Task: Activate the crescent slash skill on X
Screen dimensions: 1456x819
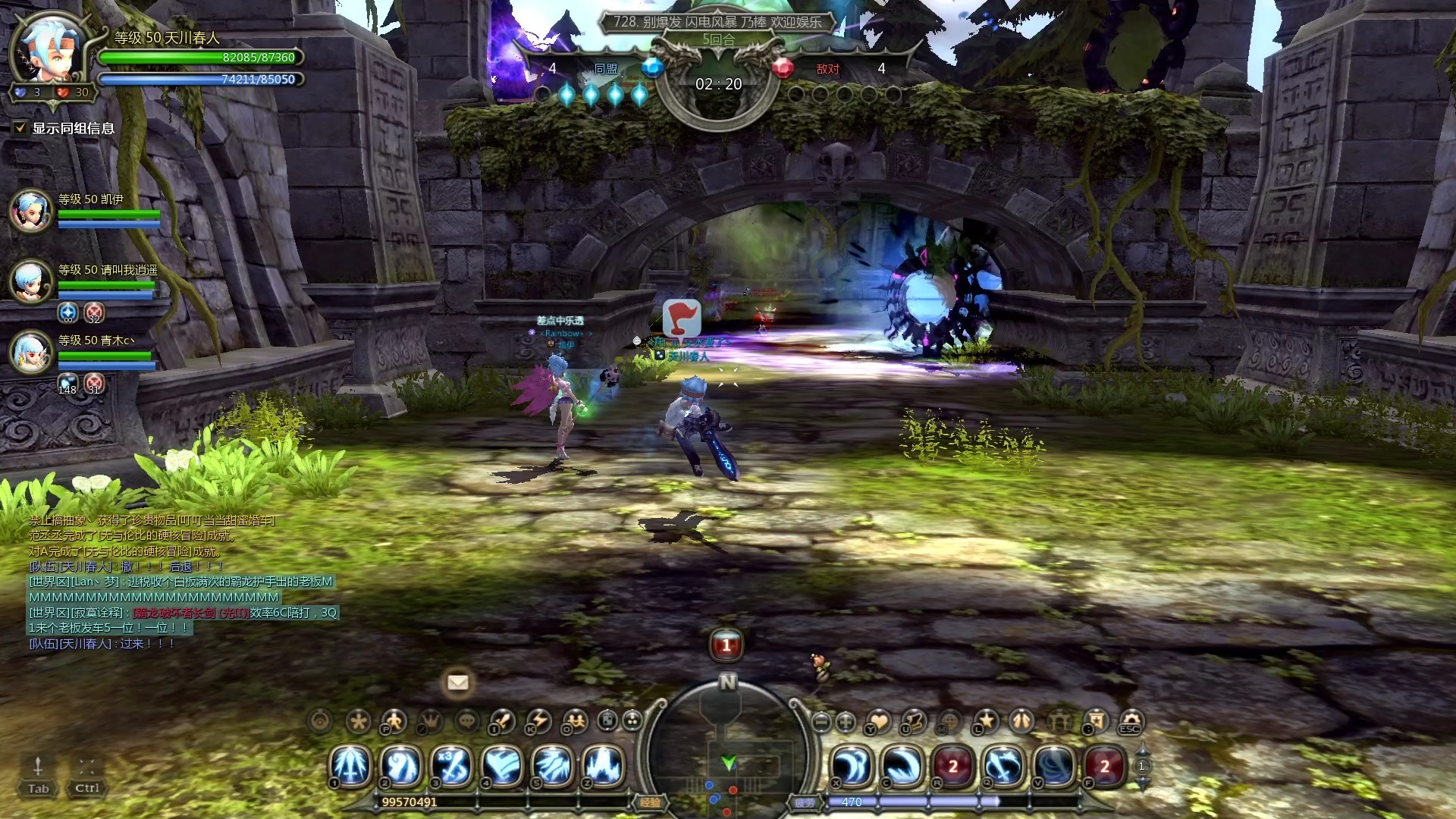Action: tap(852, 766)
